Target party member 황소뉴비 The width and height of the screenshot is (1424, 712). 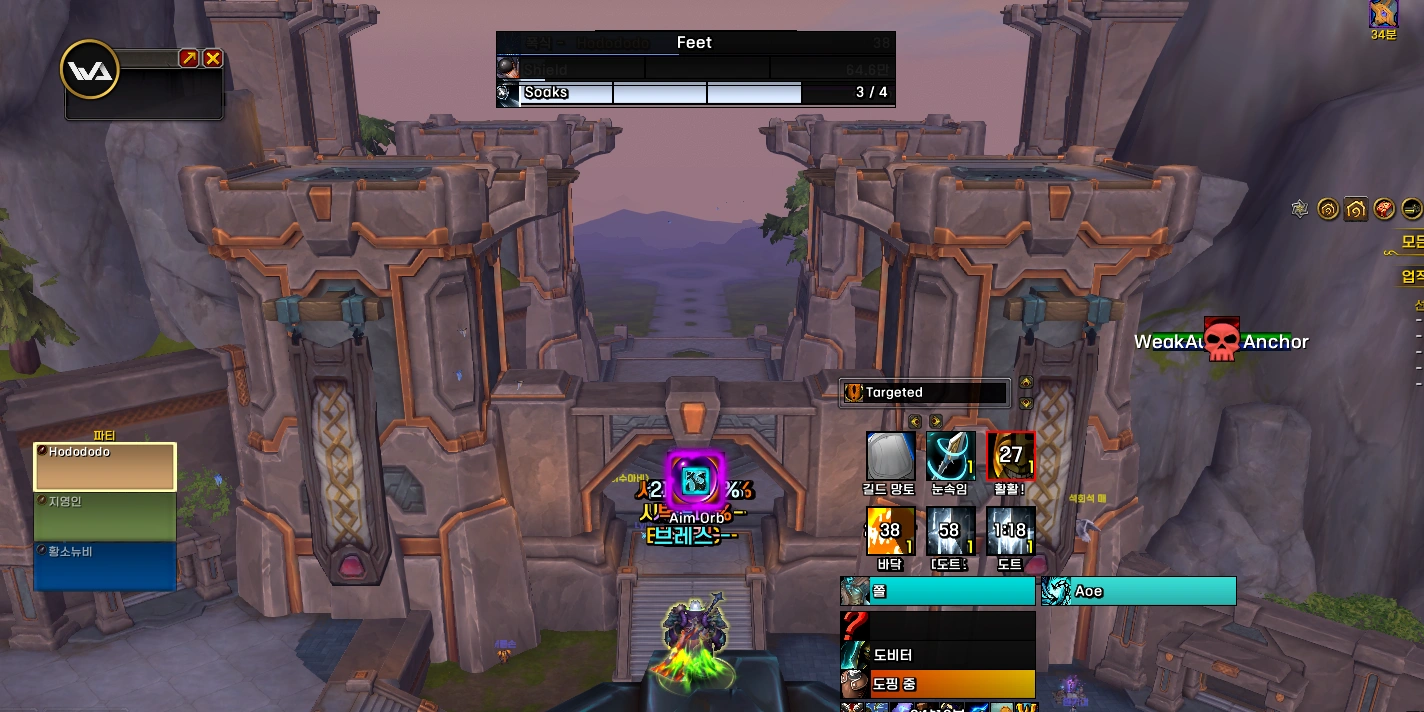point(105,565)
